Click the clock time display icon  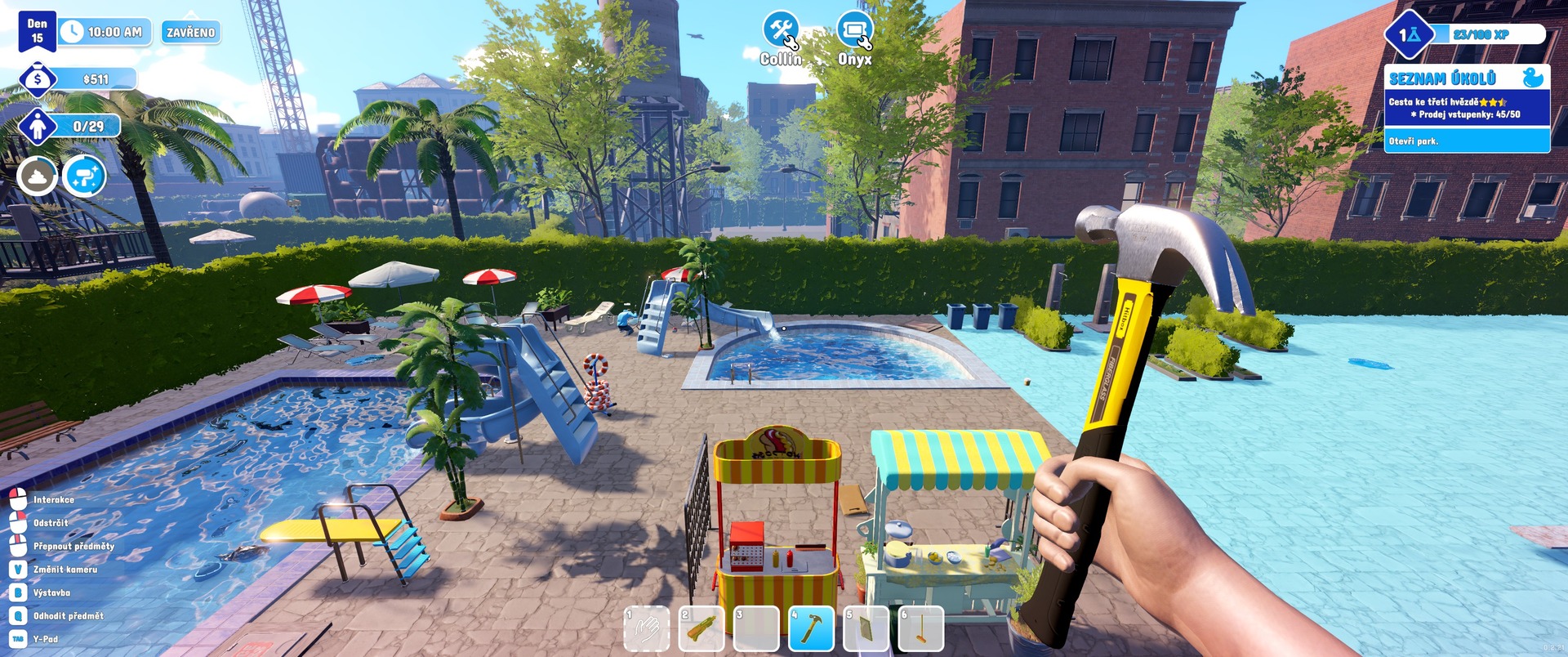[72, 32]
